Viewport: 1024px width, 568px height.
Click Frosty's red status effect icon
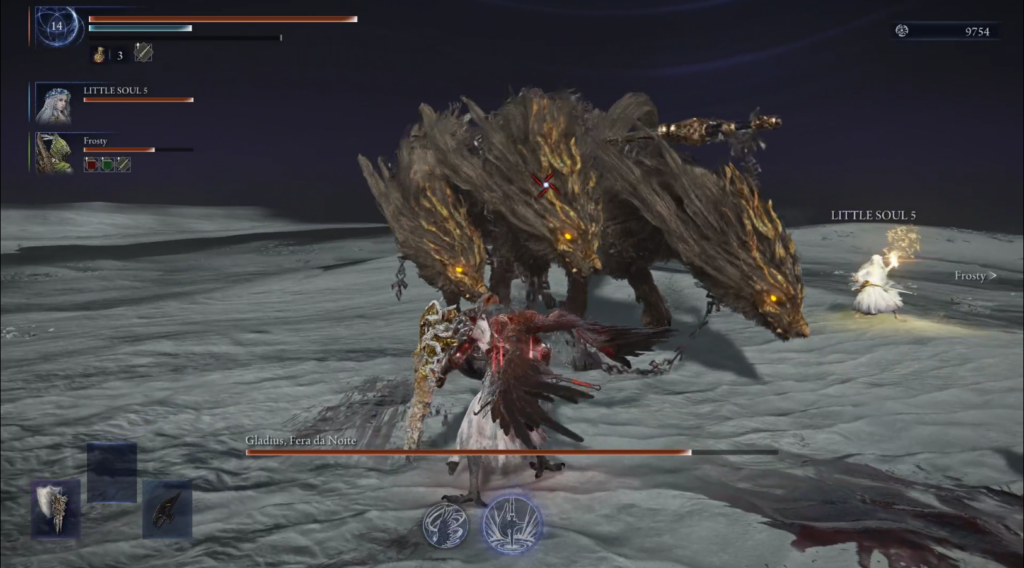click(x=91, y=164)
